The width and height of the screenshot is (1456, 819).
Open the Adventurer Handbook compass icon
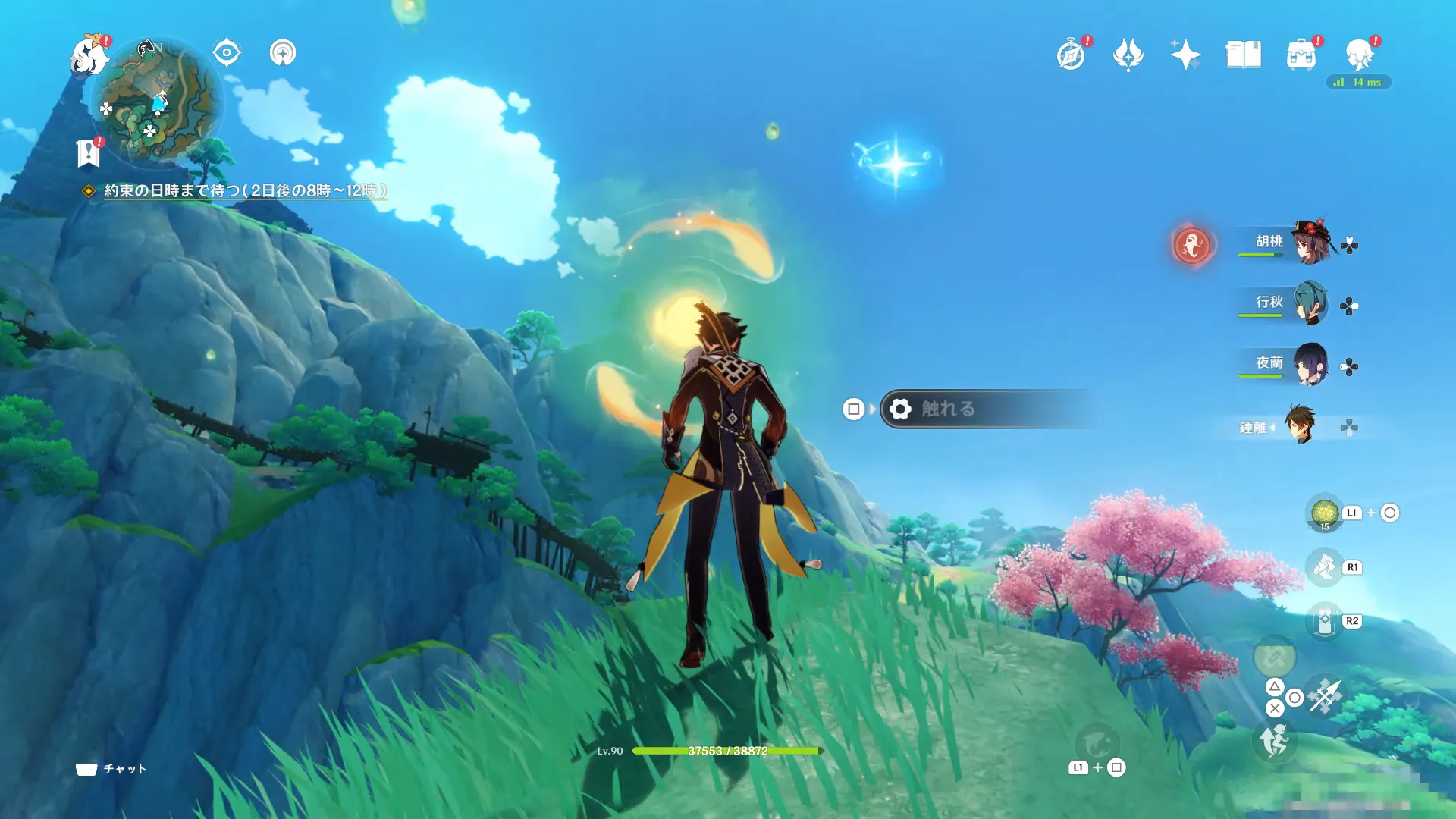(x=1071, y=55)
